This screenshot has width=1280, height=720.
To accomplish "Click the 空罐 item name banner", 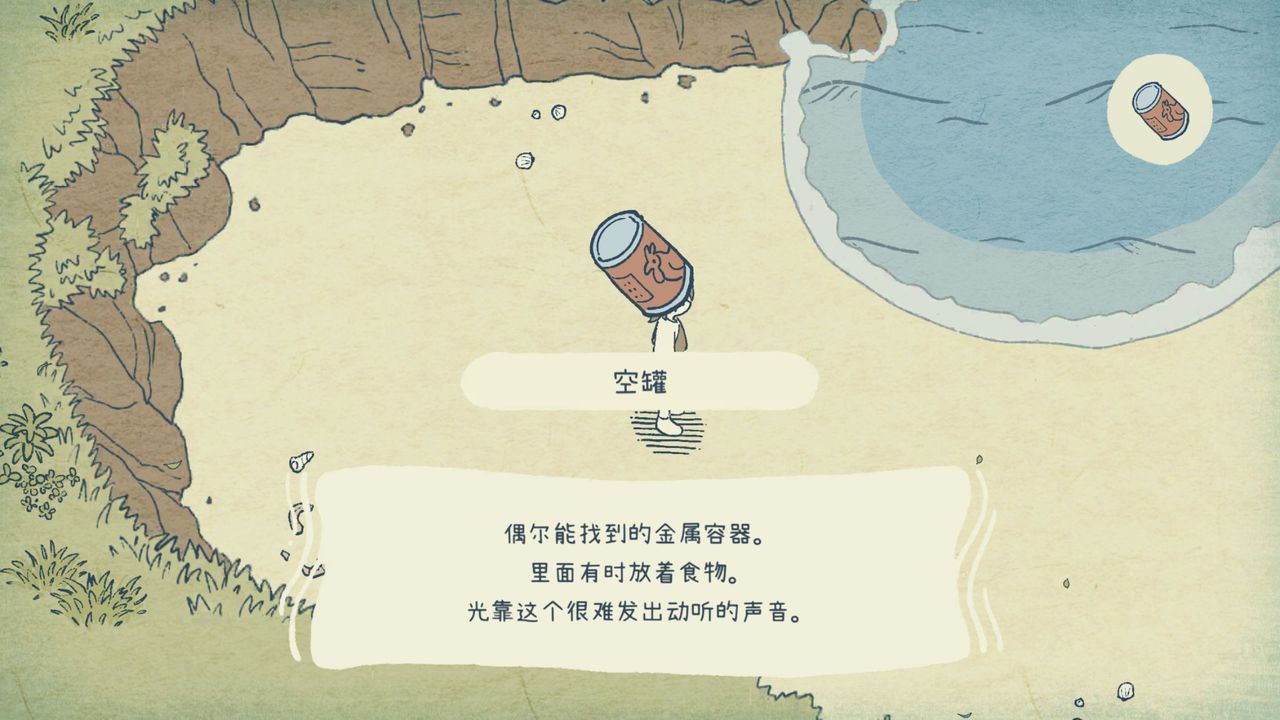I will coord(640,380).
